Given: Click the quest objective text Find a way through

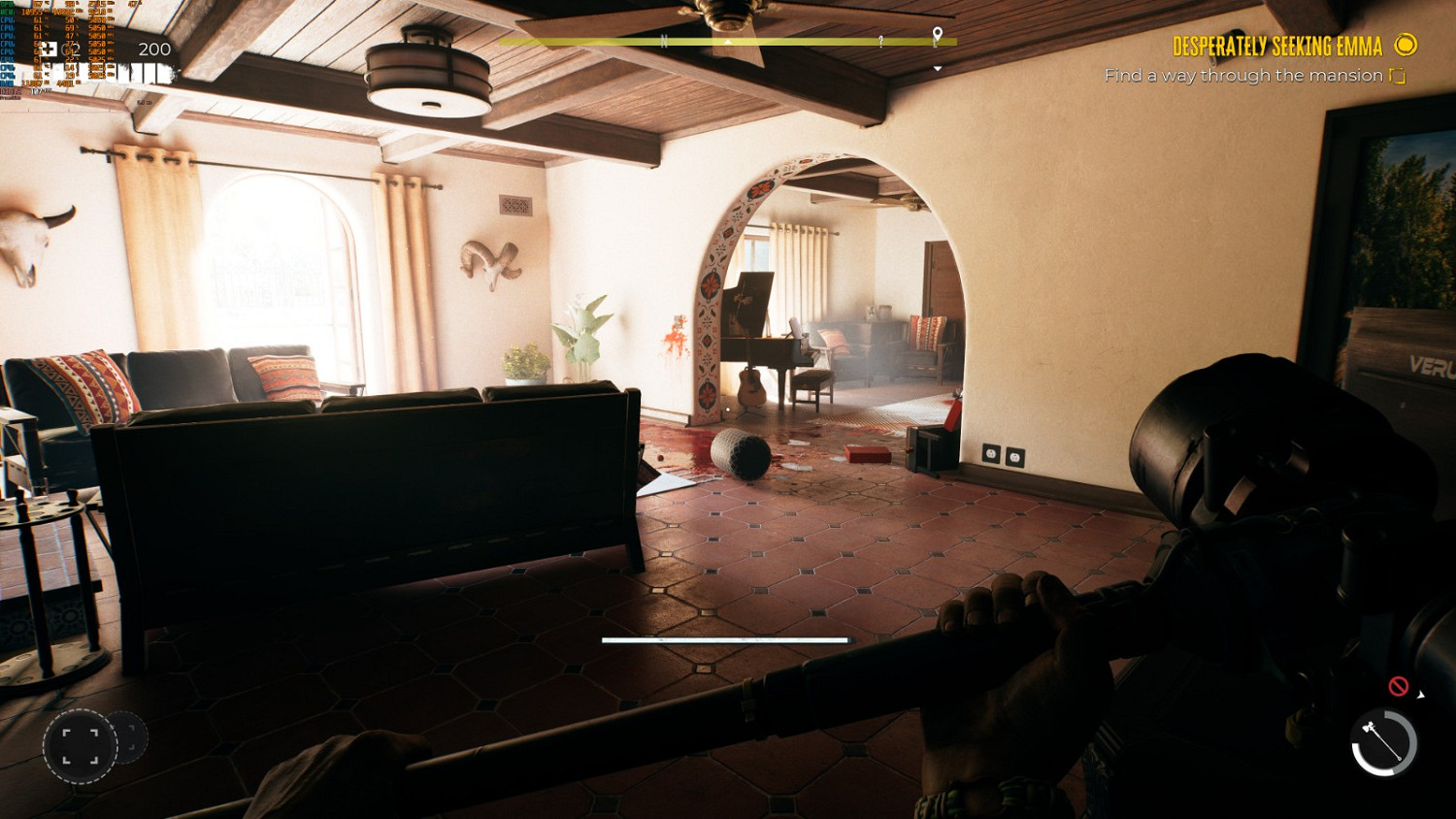Looking at the screenshot, I should point(1242,75).
